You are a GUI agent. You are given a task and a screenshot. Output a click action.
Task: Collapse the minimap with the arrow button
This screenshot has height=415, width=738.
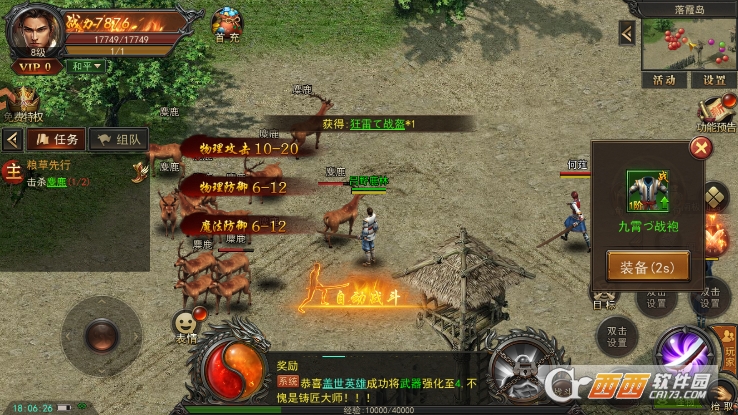coord(627,33)
